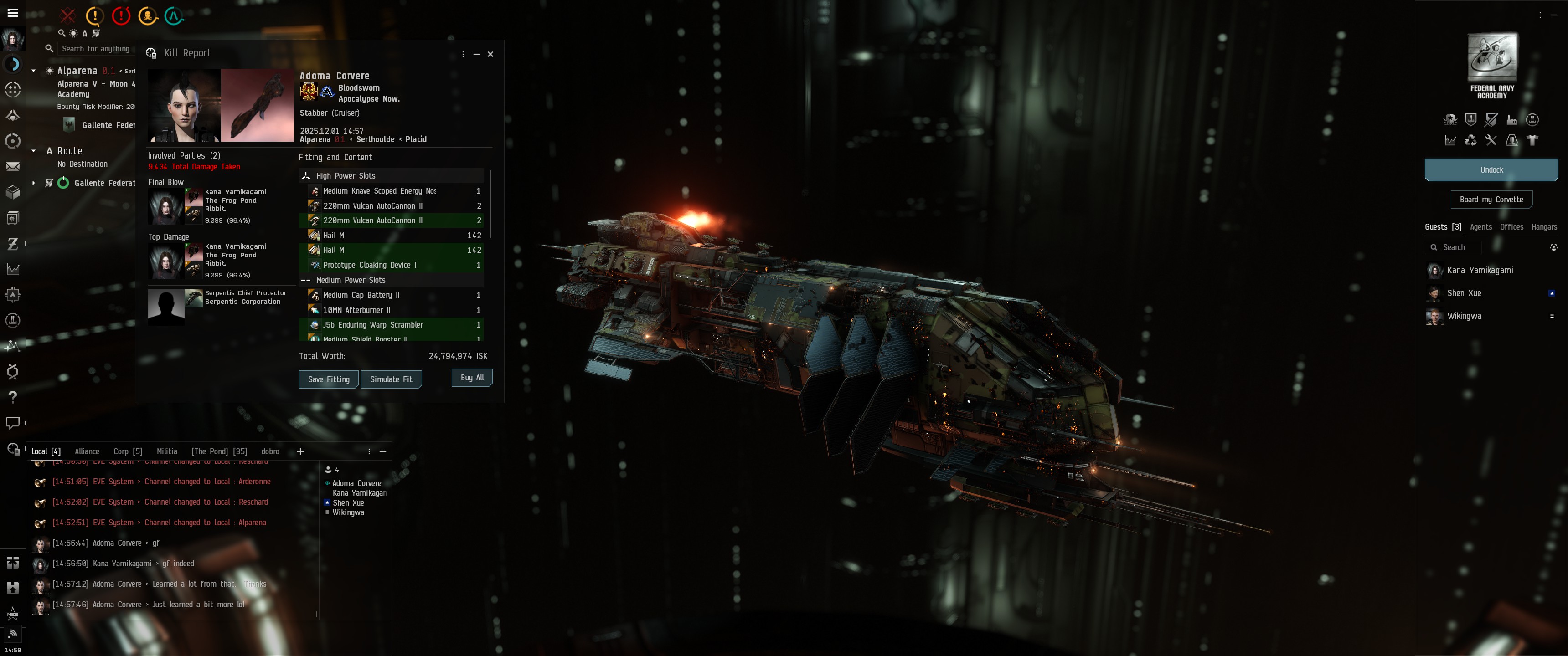Add a new chat channel tab
This screenshot has height=656, width=1568.
click(300, 451)
